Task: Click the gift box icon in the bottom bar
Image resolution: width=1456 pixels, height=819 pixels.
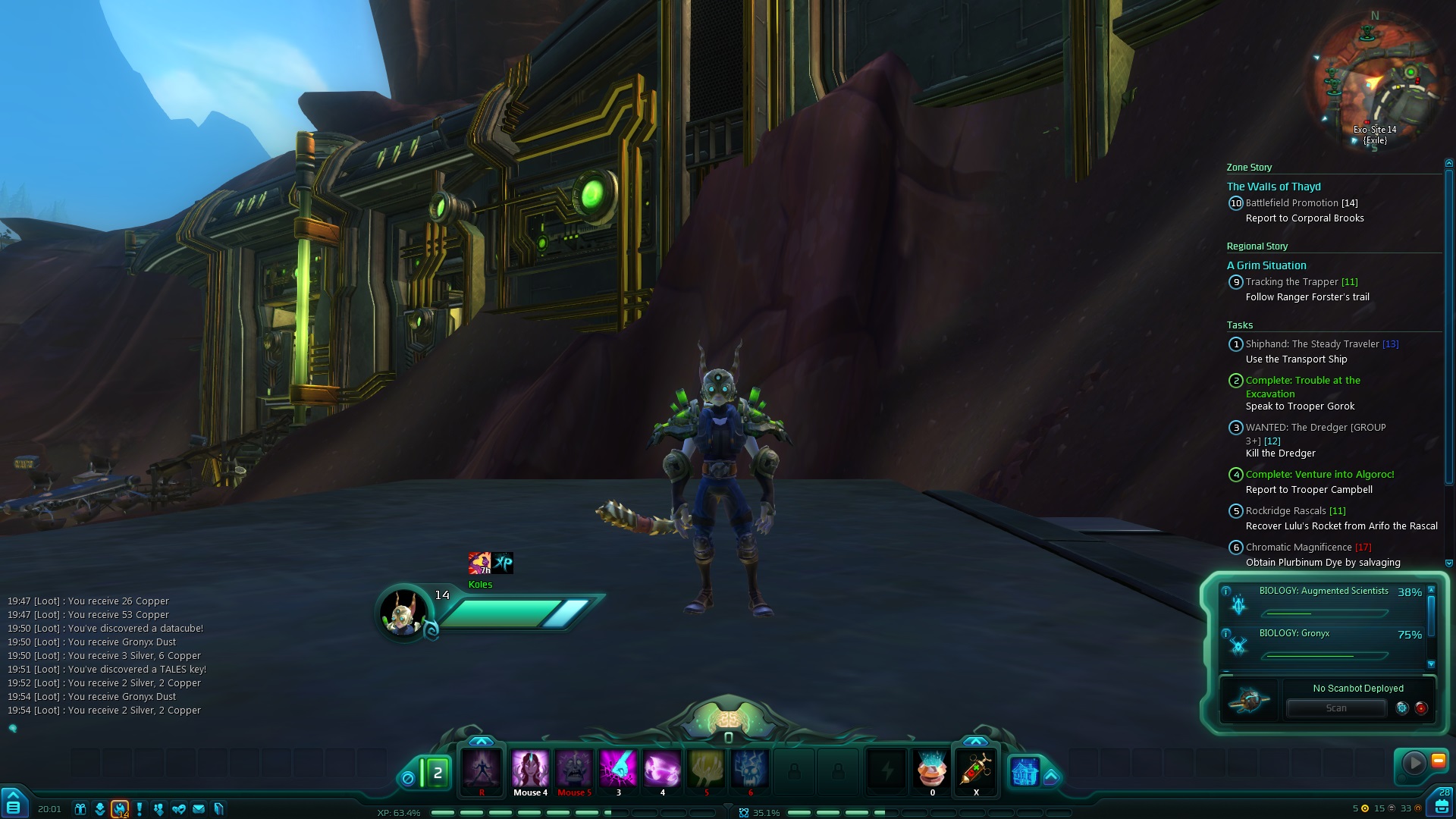Action: (x=80, y=809)
